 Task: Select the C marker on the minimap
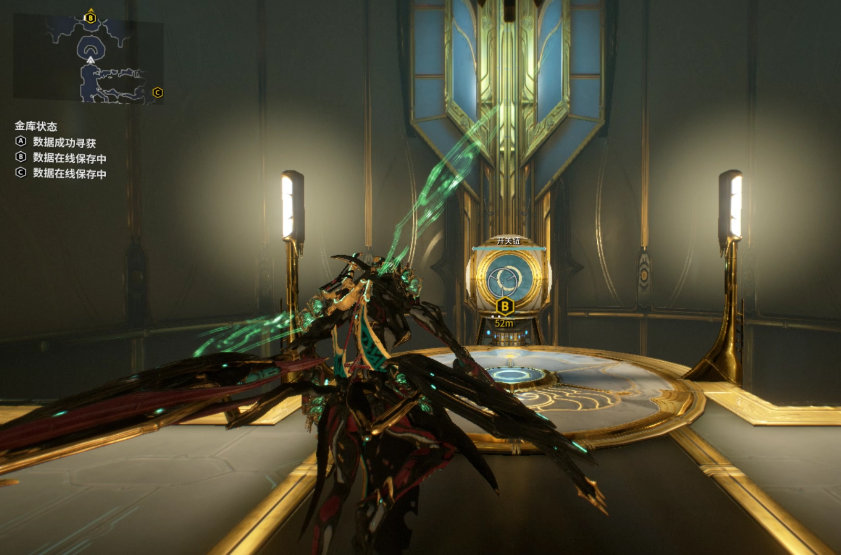point(158,93)
